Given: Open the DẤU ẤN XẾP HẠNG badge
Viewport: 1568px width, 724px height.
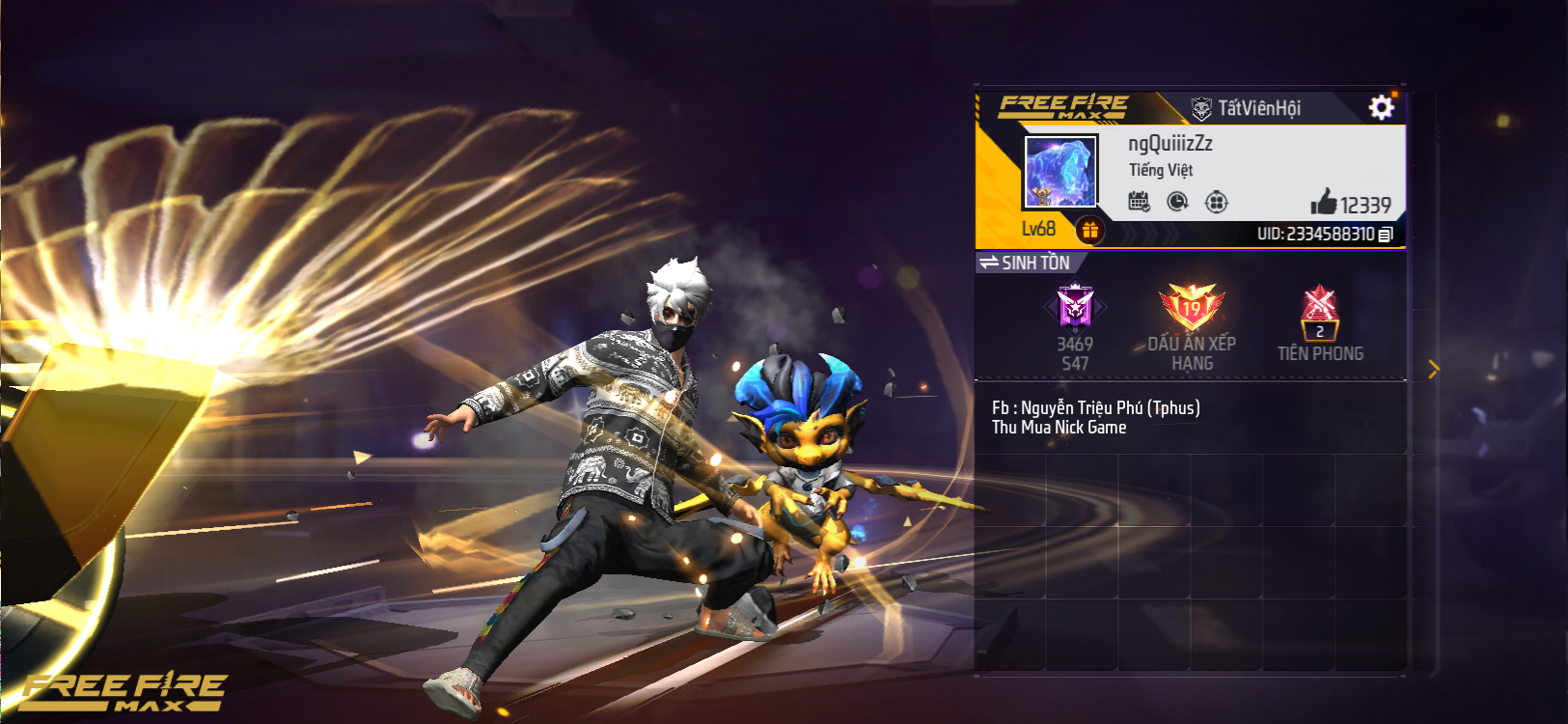Looking at the screenshot, I should pyautogui.click(x=1192, y=311).
